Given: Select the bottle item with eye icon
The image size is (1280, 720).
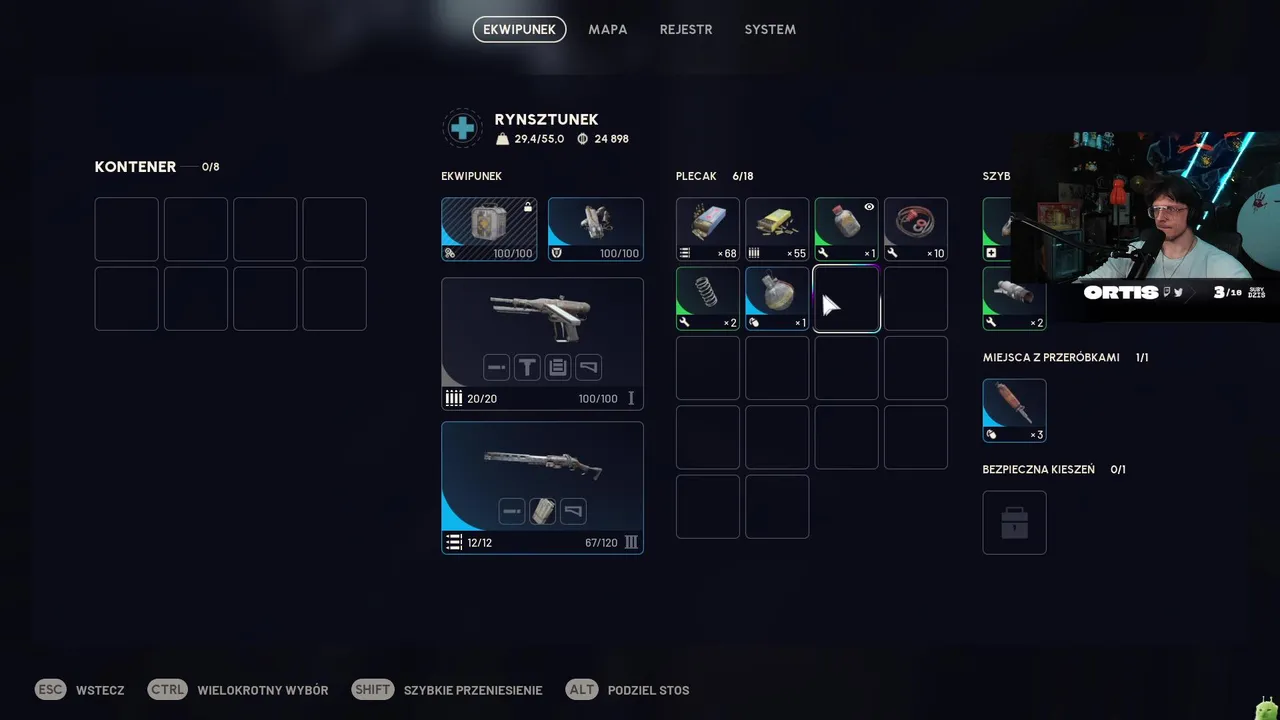Looking at the screenshot, I should point(846,229).
